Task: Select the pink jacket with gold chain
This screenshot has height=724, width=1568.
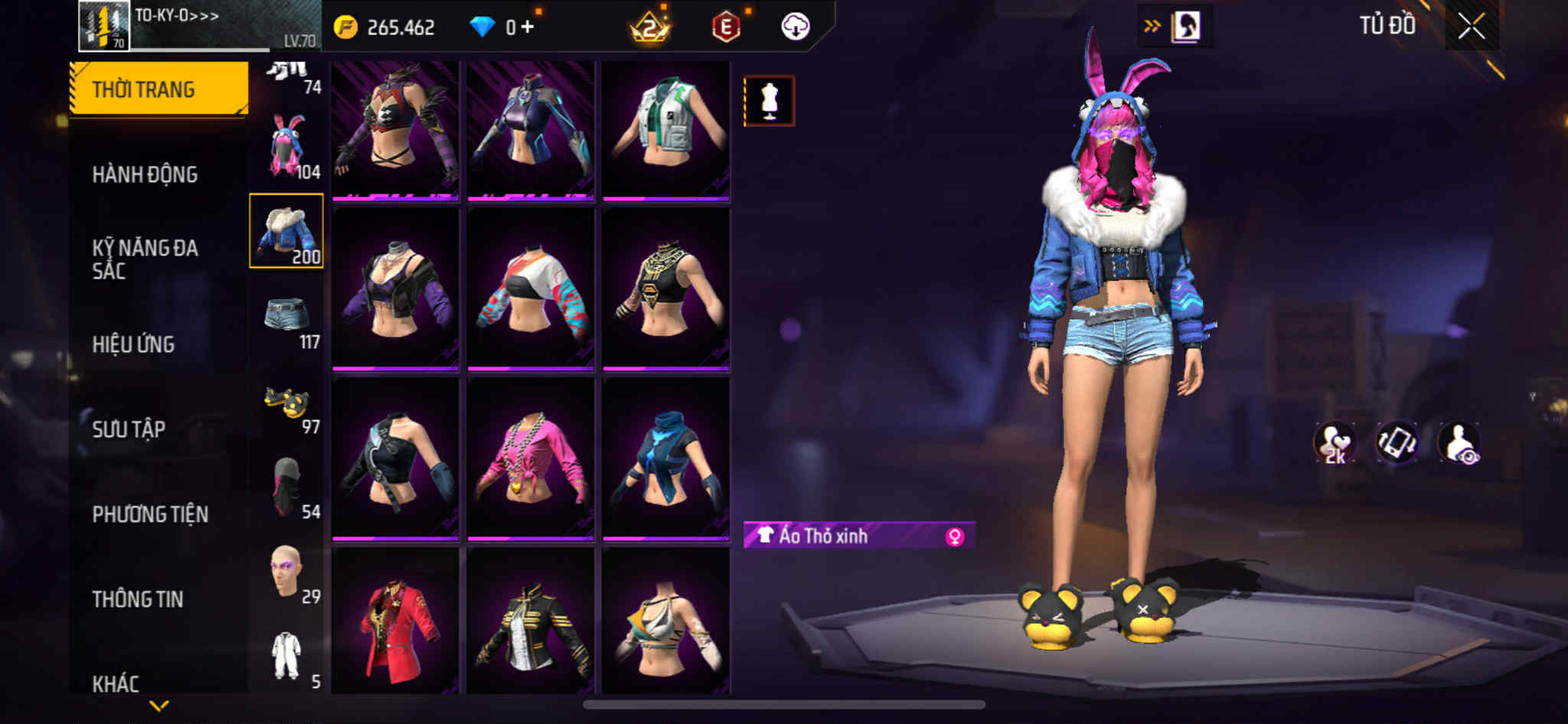Action: [x=531, y=459]
